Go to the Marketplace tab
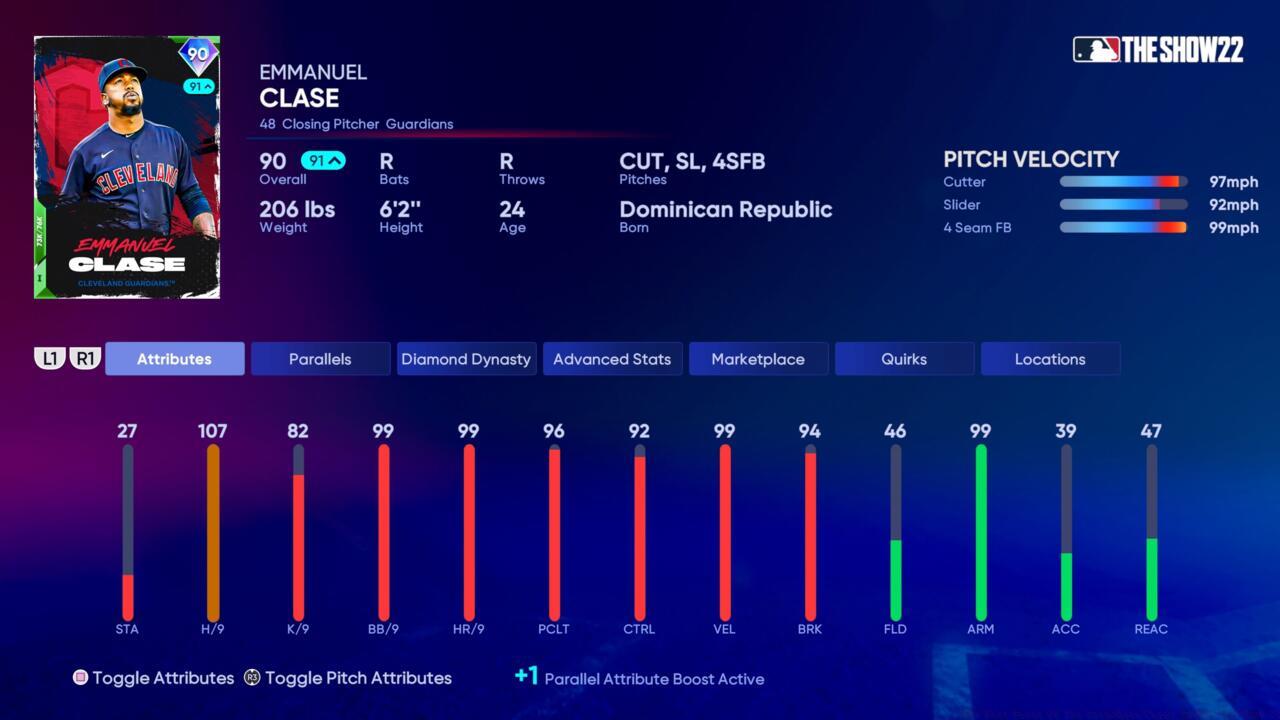Screen dimensions: 1280x720 point(758,359)
